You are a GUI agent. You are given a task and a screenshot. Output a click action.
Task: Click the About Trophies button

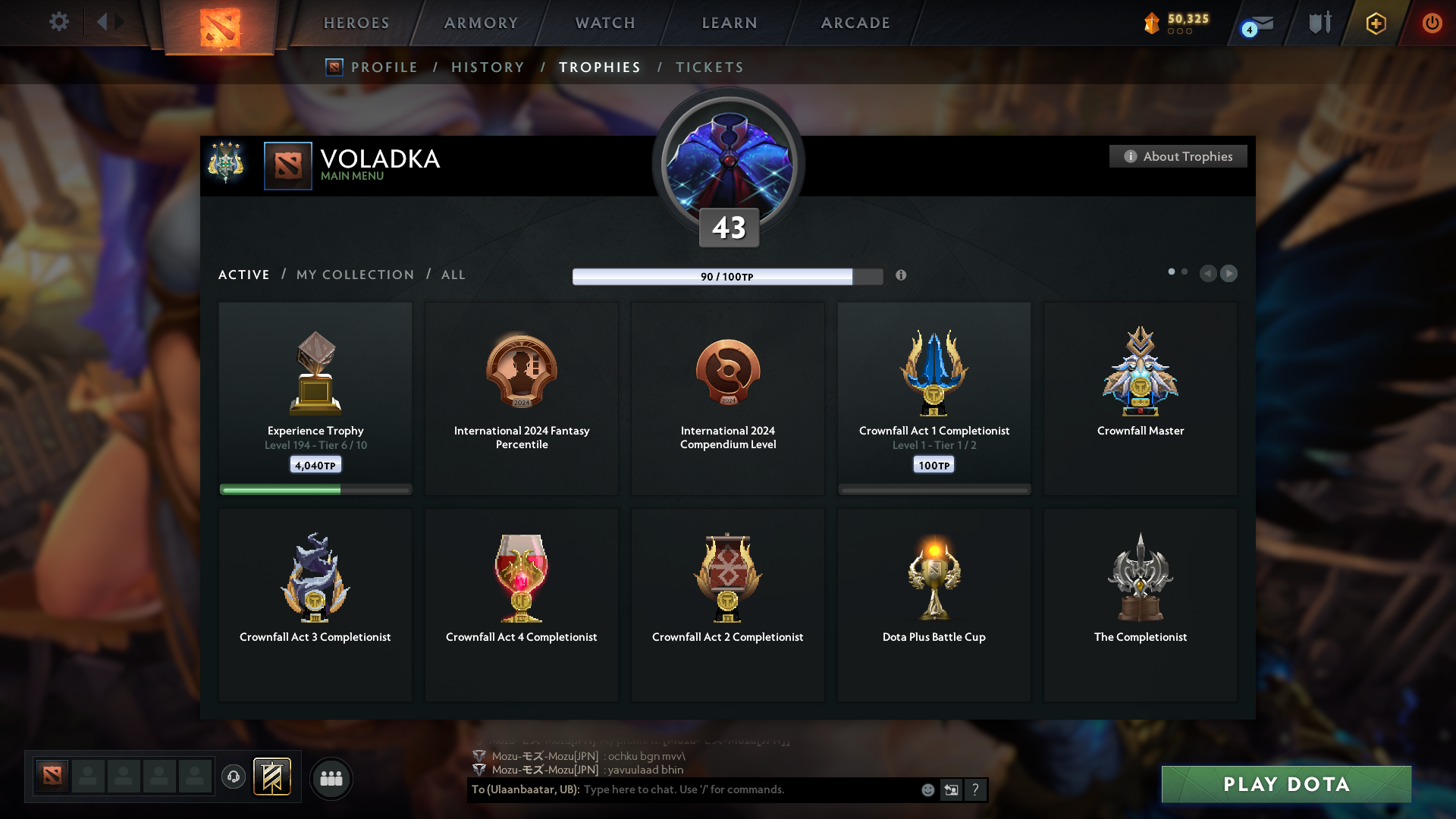point(1178,156)
